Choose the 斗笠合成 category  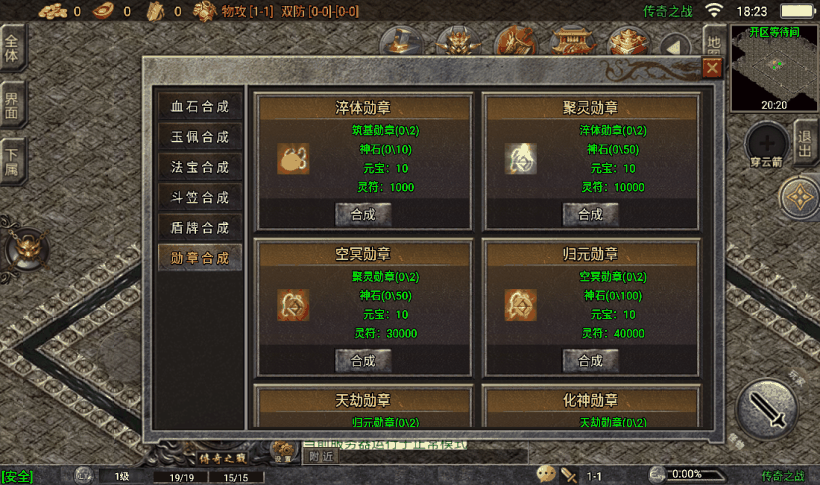(x=200, y=197)
